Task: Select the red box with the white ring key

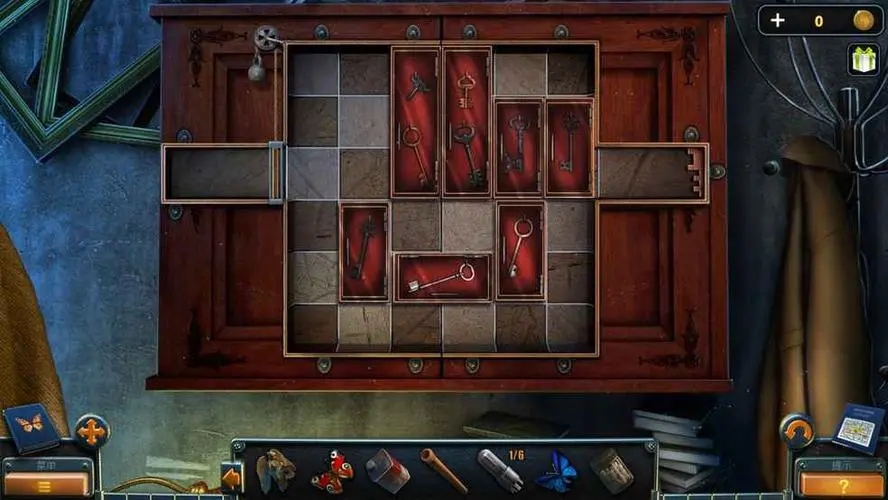Action: pos(520,250)
